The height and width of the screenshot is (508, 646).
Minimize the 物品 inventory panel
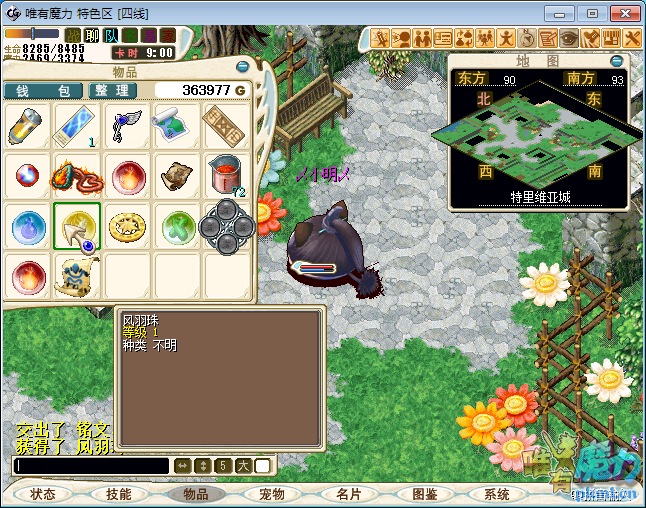pos(242,67)
